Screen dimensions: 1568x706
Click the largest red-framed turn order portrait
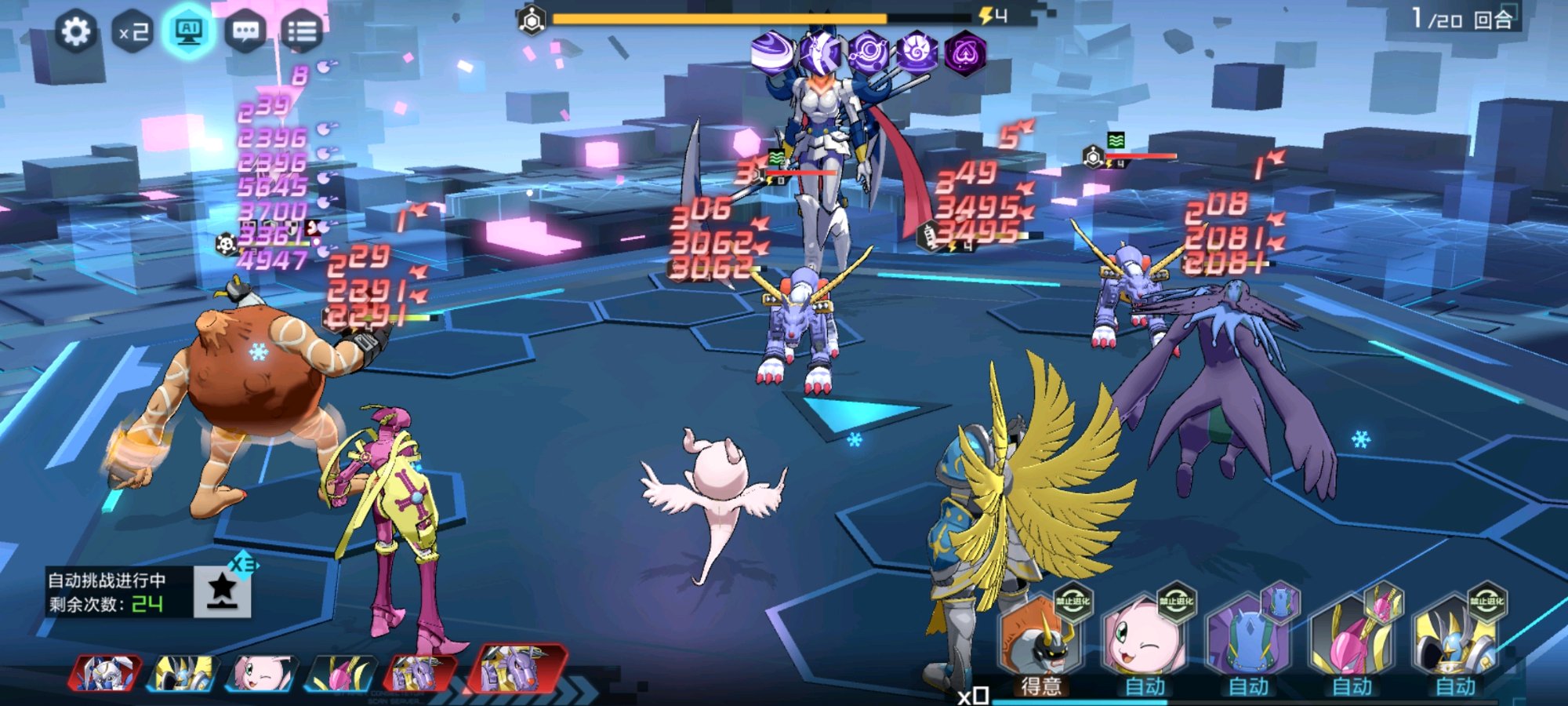click(516, 669)
